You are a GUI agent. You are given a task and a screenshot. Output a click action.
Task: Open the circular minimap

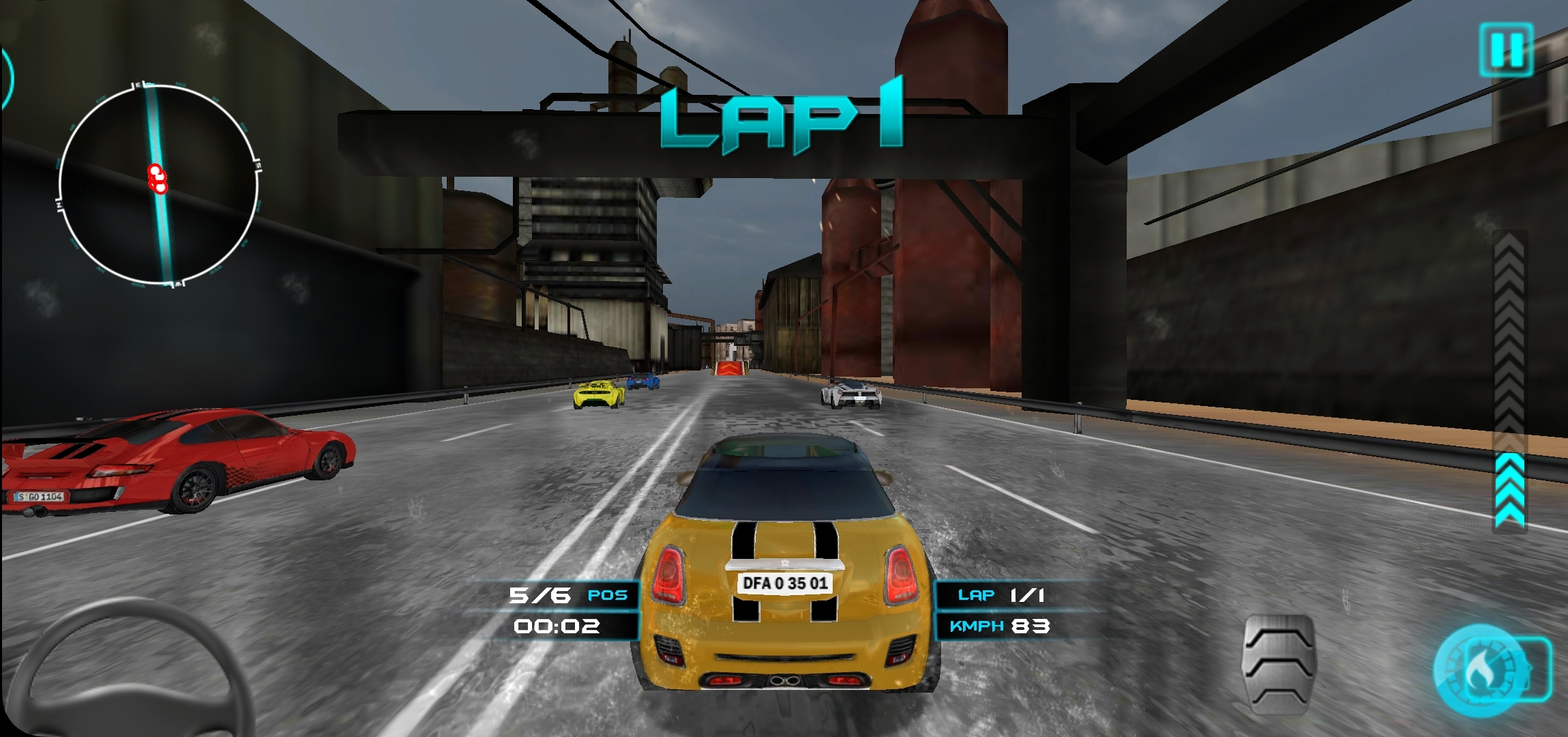tap(159, 184)
